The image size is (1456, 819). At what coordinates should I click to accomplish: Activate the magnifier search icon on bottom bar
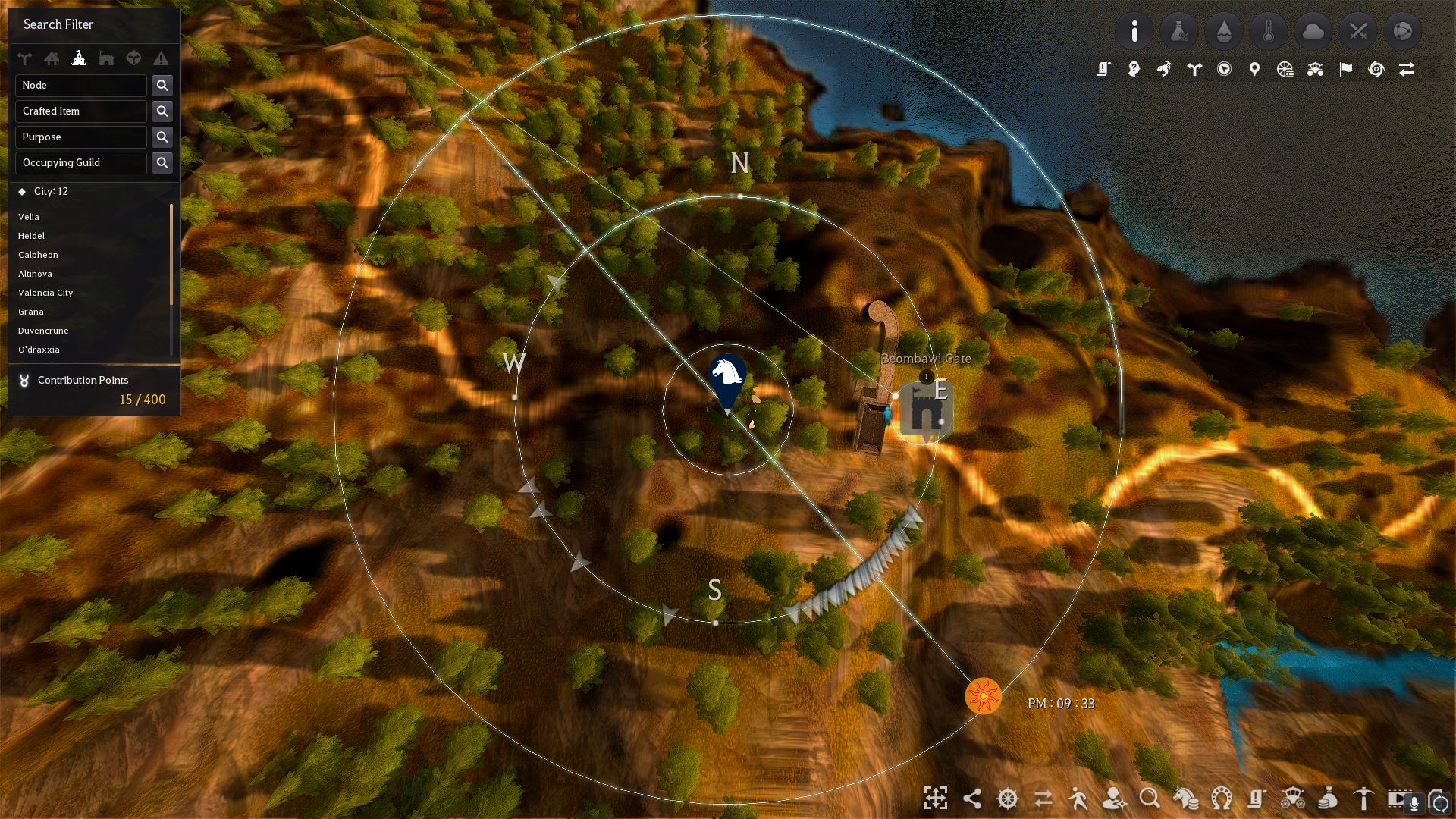point(1150,799)
